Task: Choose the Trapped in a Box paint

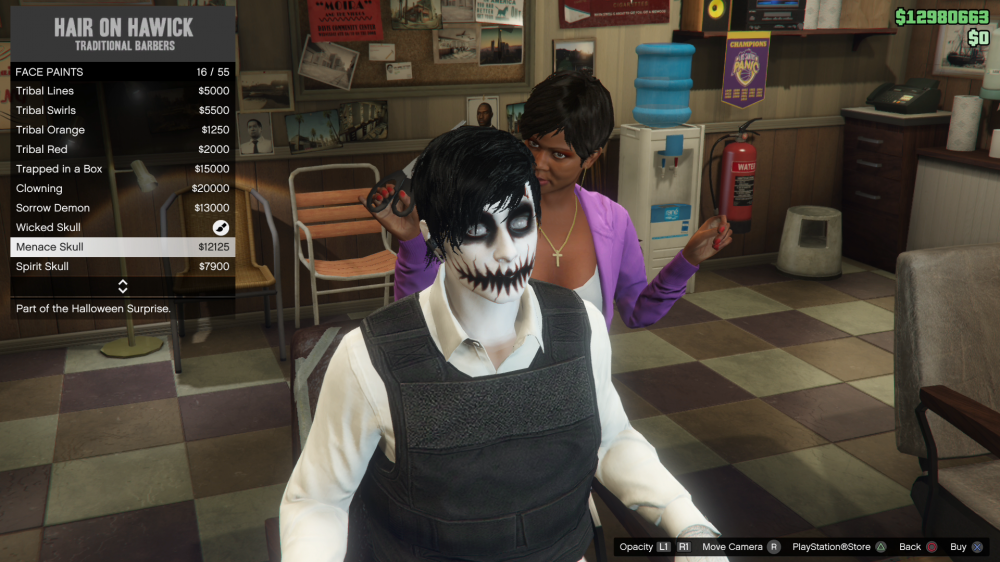Action: pos(122,169)
